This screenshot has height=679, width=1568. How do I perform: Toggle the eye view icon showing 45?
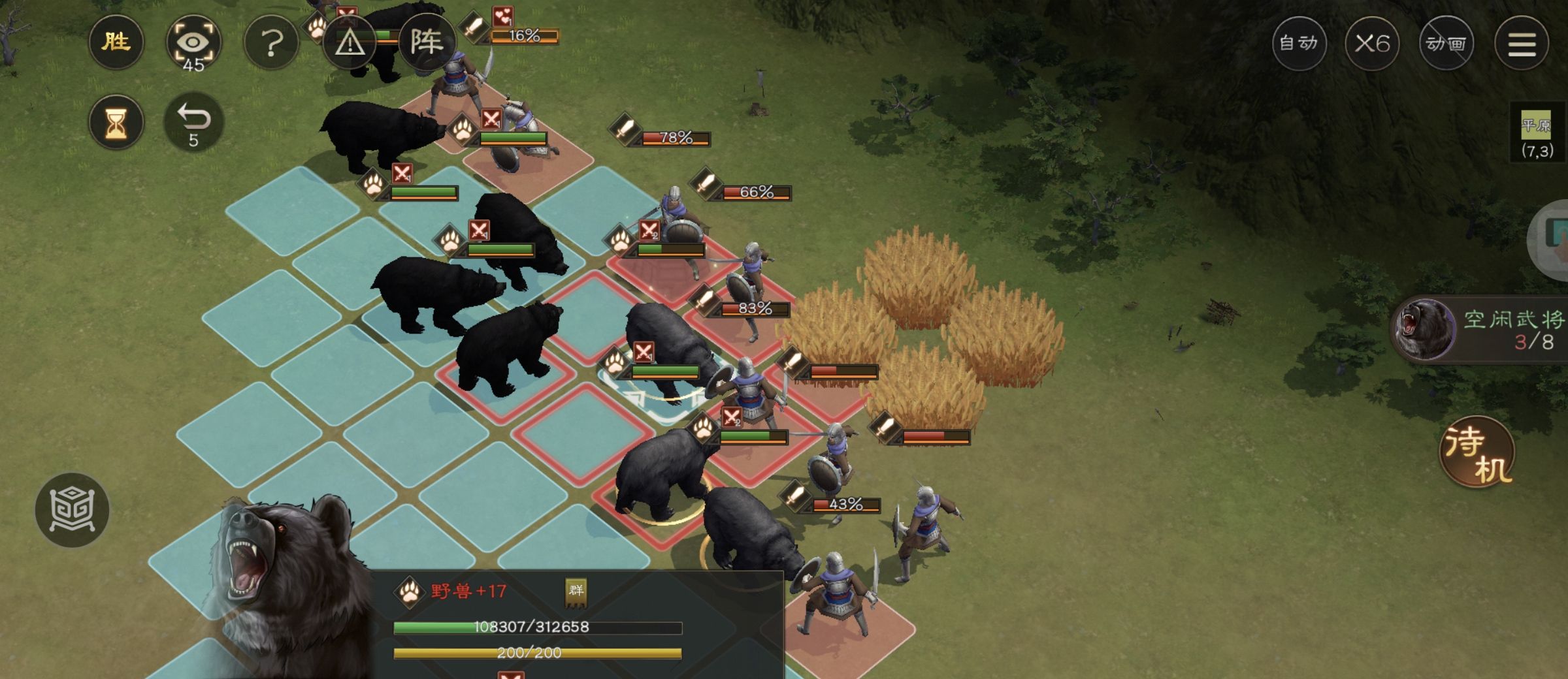[x=193, y=44]
